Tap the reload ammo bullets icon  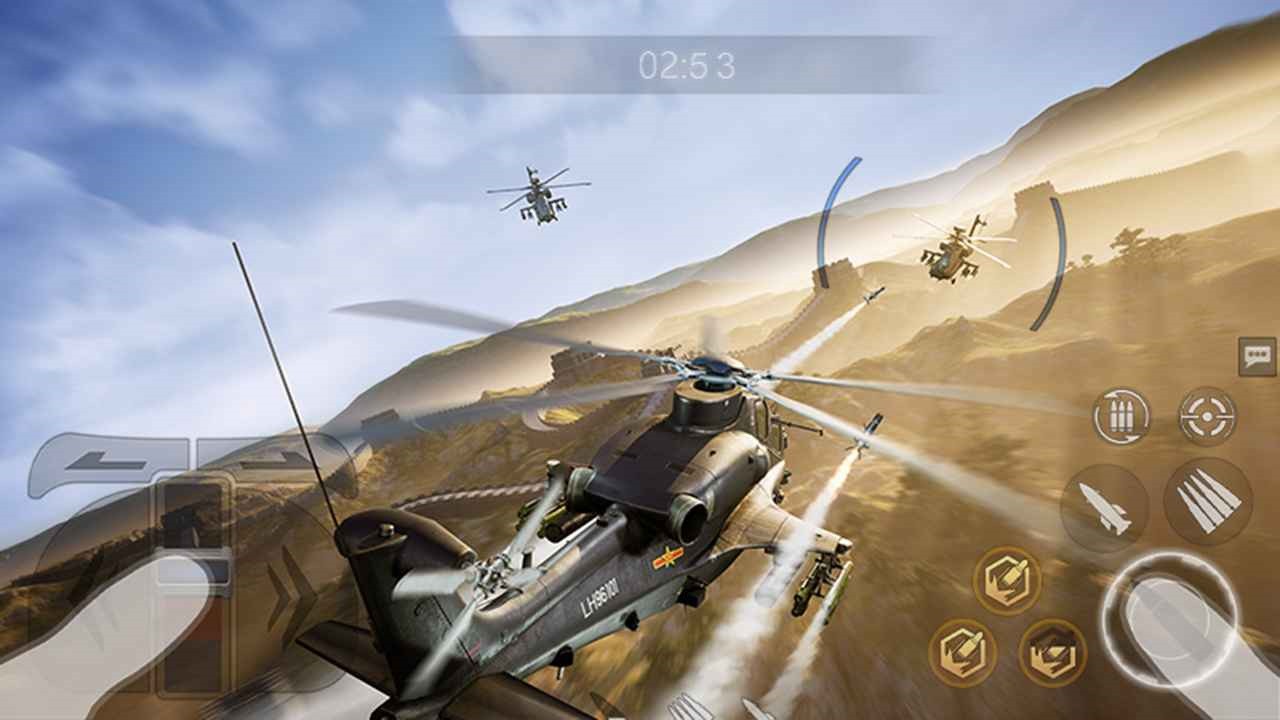tap(1121, 416)
